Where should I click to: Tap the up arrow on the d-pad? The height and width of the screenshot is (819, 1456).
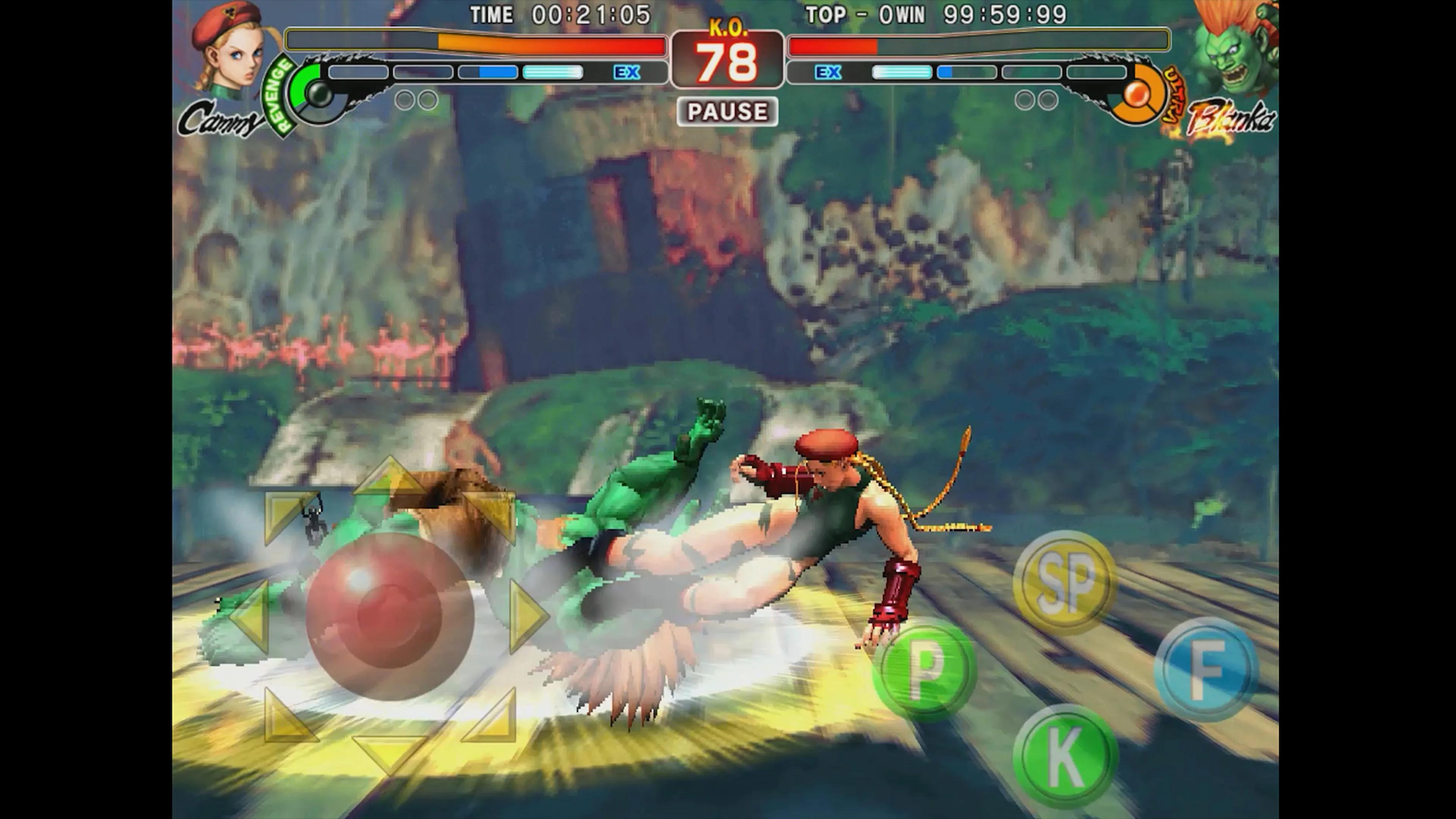[390, 478]
